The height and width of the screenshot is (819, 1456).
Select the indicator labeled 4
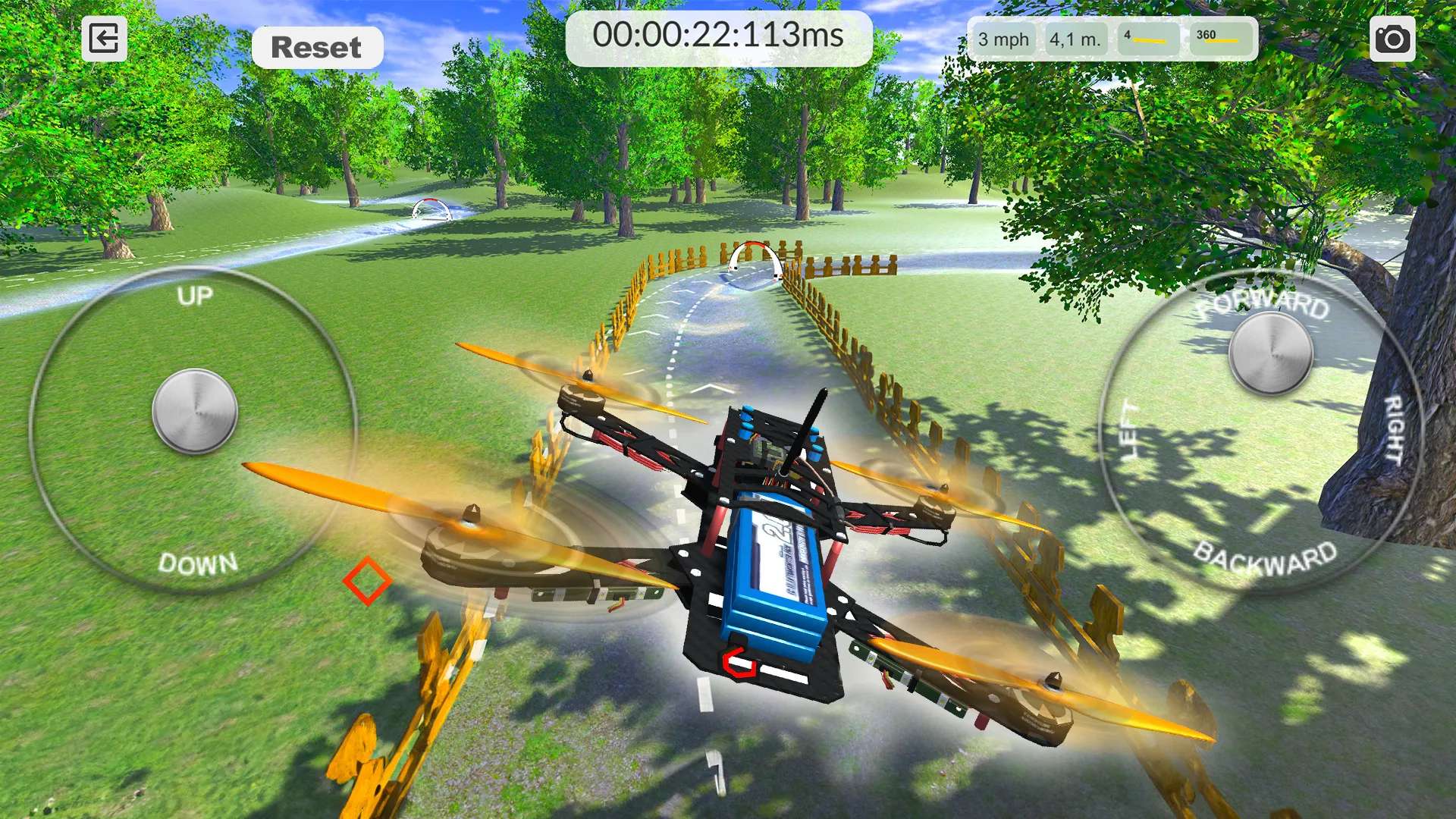1147,38
